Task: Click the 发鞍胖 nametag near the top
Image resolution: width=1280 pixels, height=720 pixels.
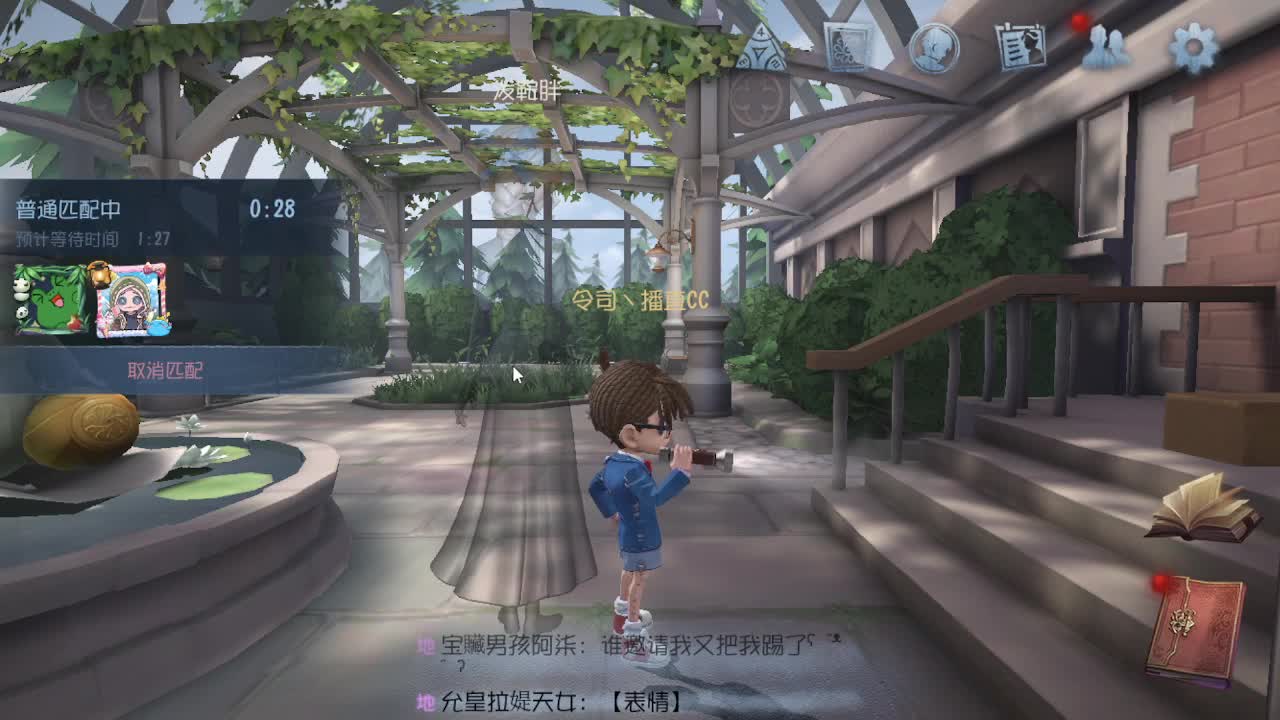Action: pos(527,91)
